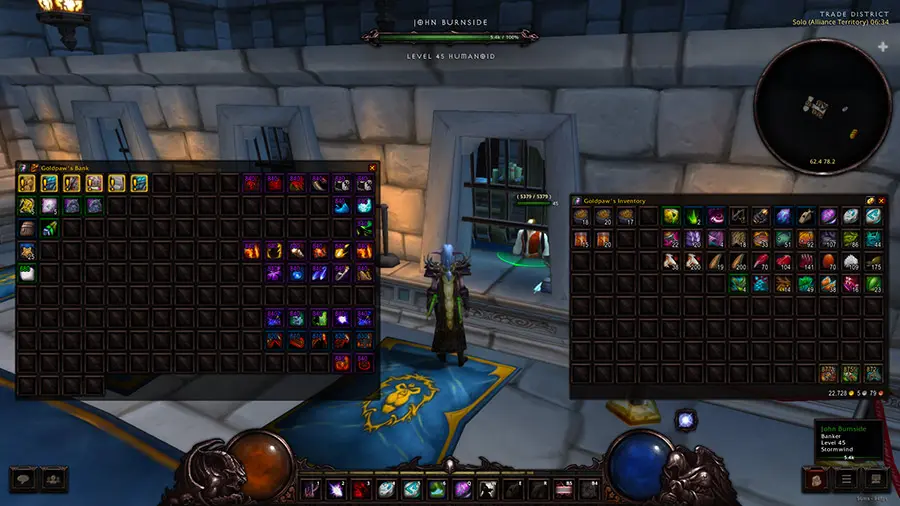Image resolution: width=900 pixels, height=506 pixels.
Task: Close Goldpaw's Bank window
Action: (x=372, y=168)
